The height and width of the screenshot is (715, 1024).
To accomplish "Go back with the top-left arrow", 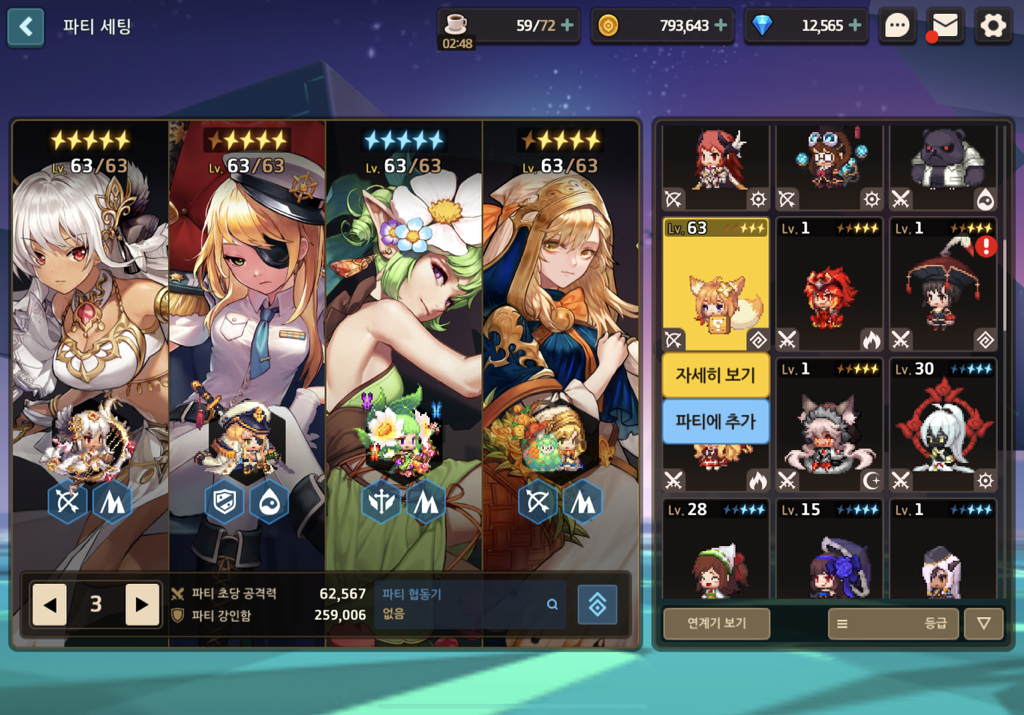I will [x=26, y=27].
